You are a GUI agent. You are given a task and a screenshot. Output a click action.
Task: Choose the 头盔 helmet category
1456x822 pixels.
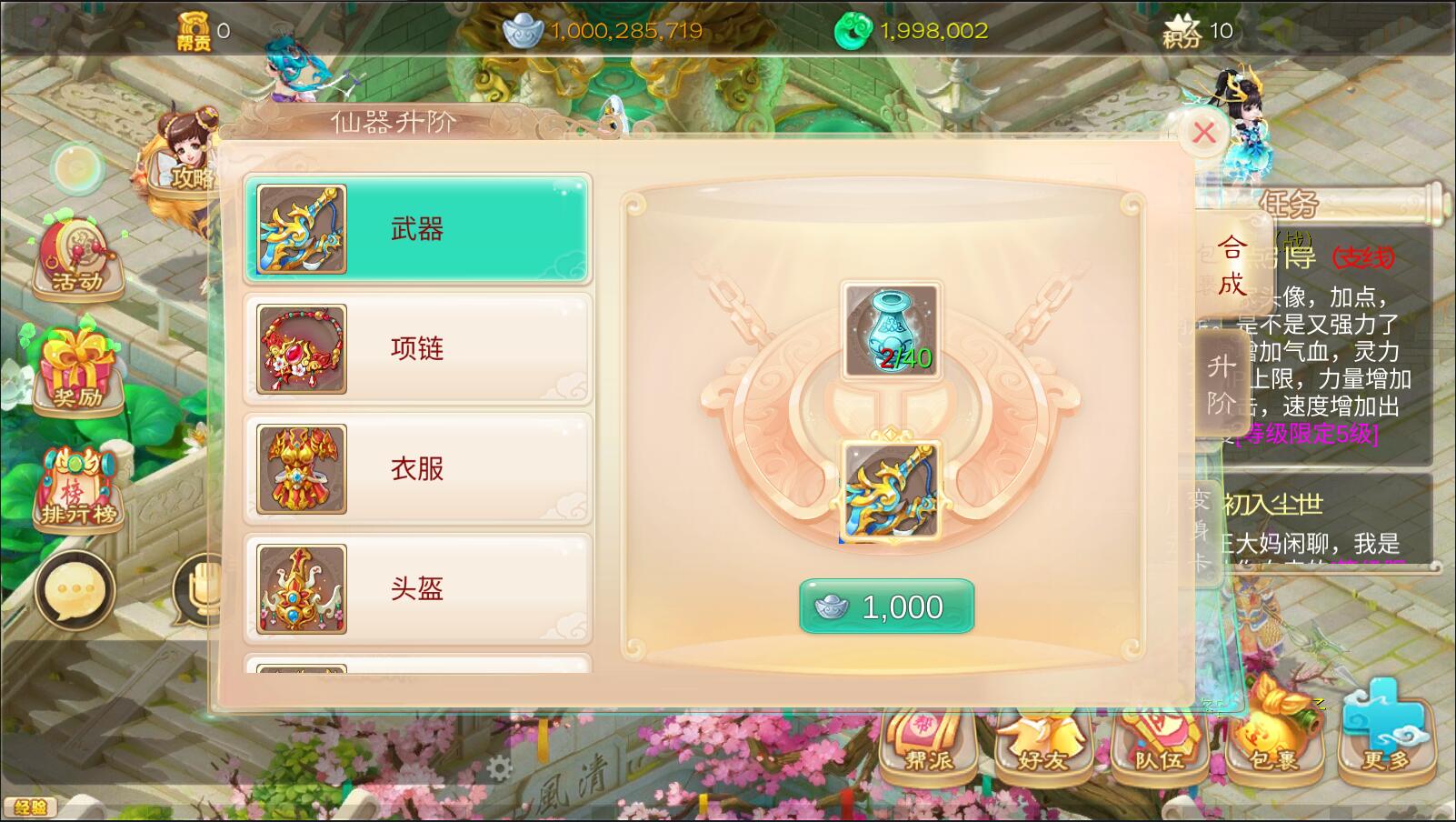tap(418, 588)
